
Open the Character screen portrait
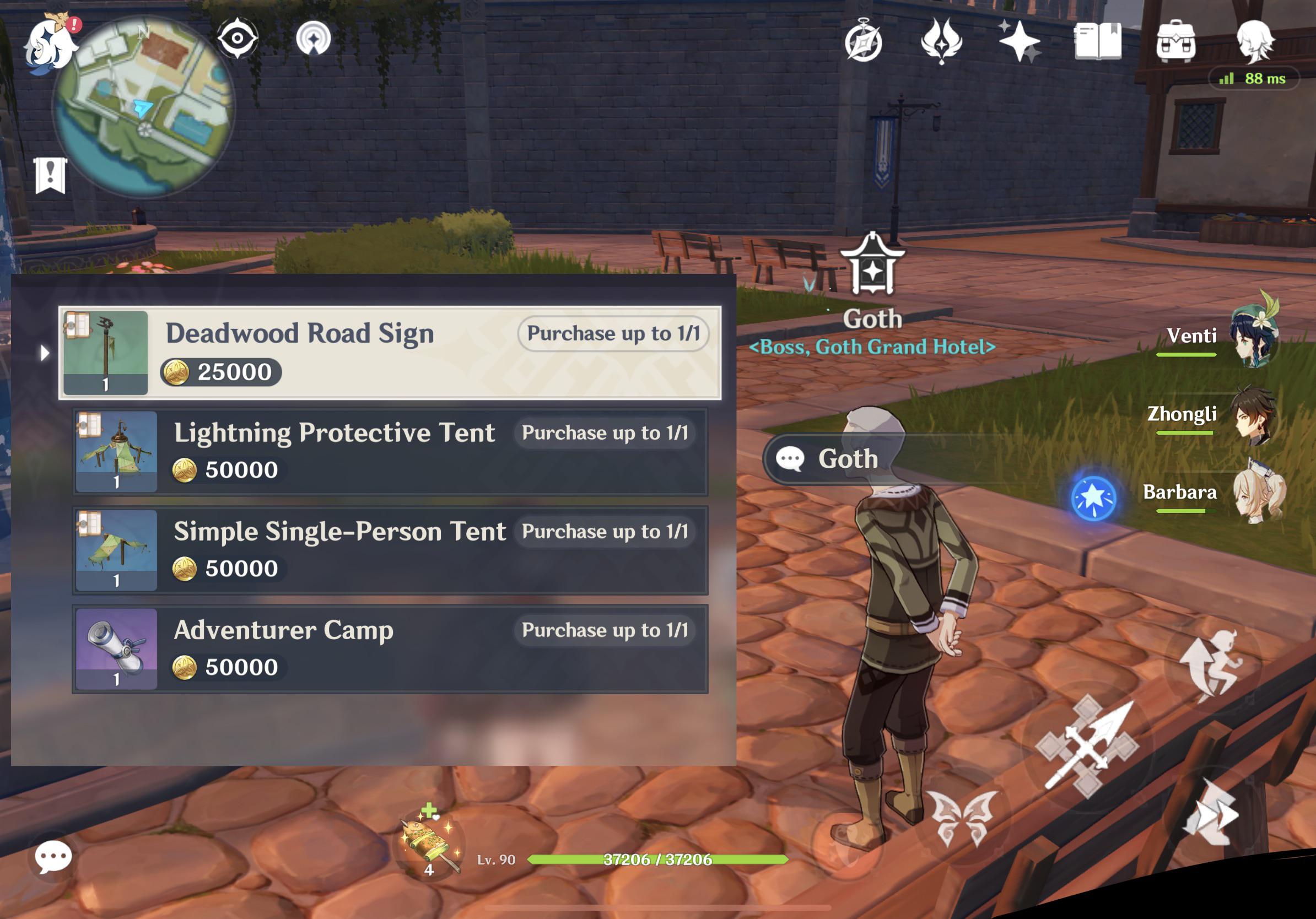[1261, 40]
